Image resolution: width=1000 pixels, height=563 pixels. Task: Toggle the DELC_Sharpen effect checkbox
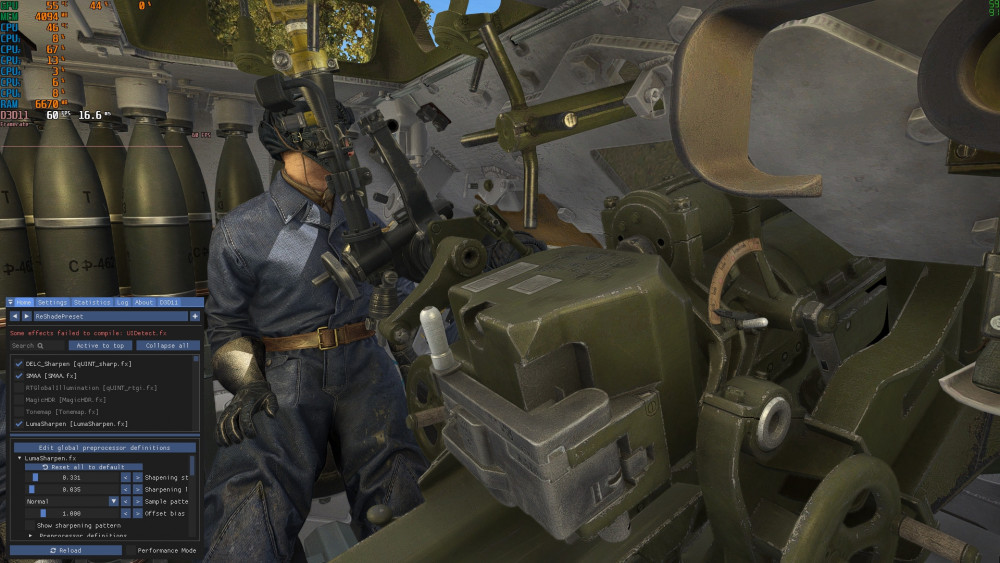[19, 363]
